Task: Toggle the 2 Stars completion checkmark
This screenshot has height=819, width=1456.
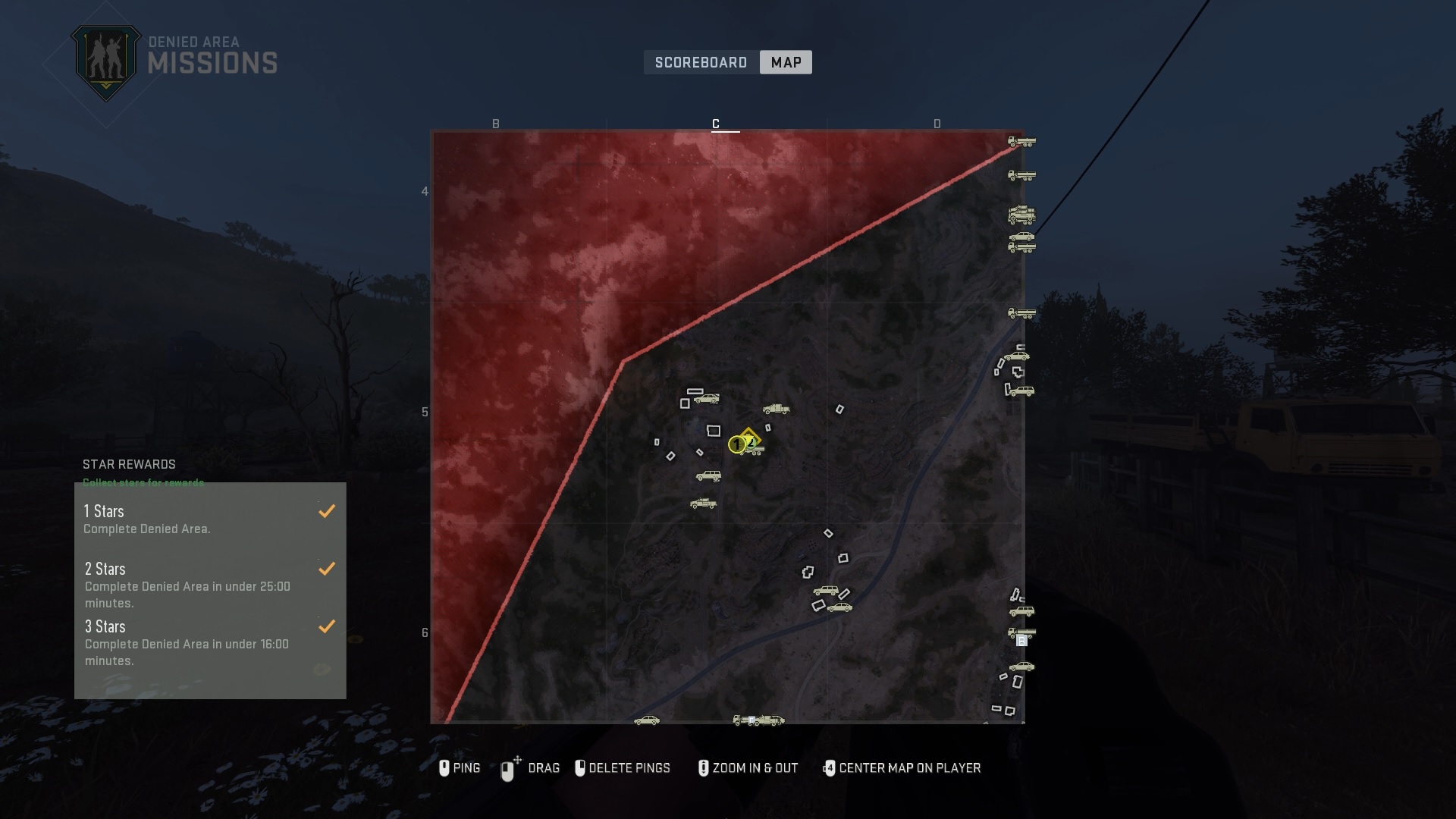Action: click(x=327, y=568)
